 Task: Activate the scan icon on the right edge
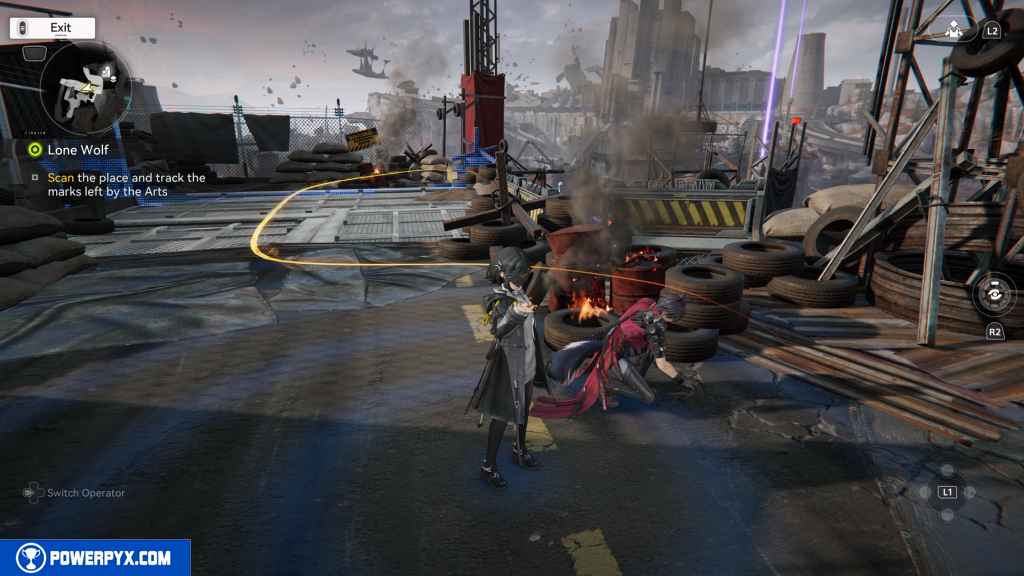coord(995,297)
